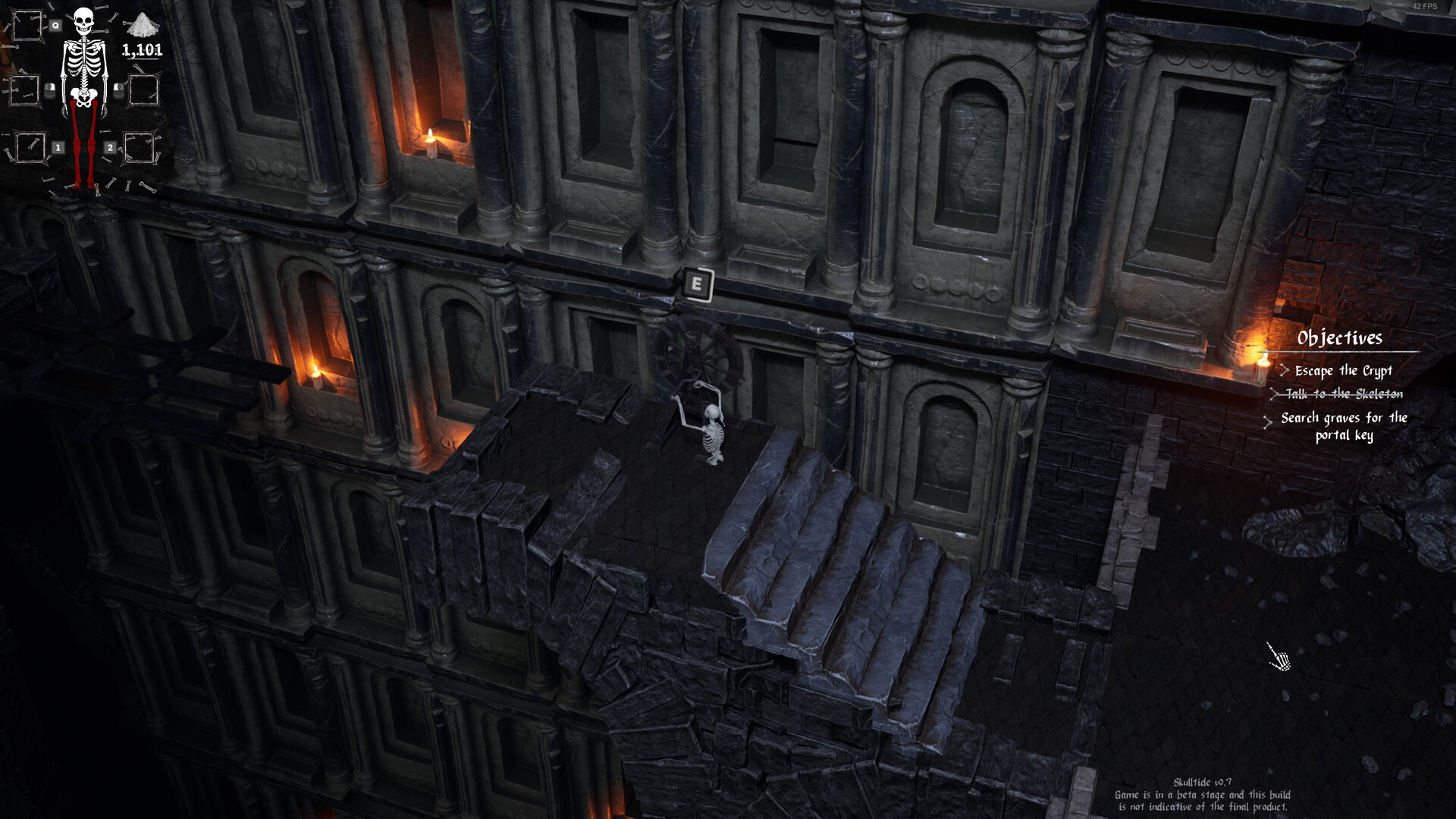Click the skeleton body status figure
This screenshot has height=819, width=1456.
pos(83,91)
